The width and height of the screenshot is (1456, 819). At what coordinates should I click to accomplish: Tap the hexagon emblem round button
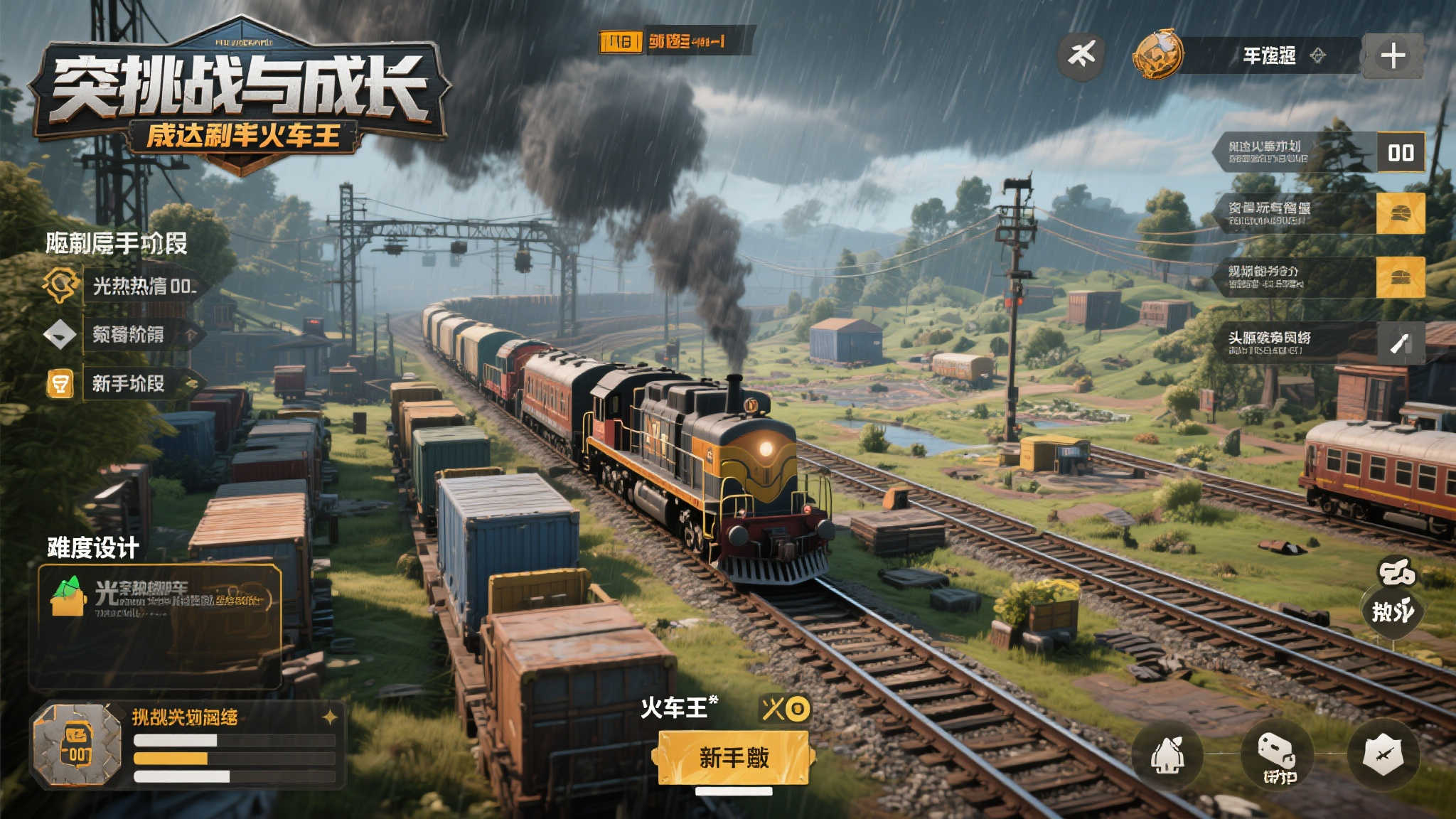tap(1383, 754)
